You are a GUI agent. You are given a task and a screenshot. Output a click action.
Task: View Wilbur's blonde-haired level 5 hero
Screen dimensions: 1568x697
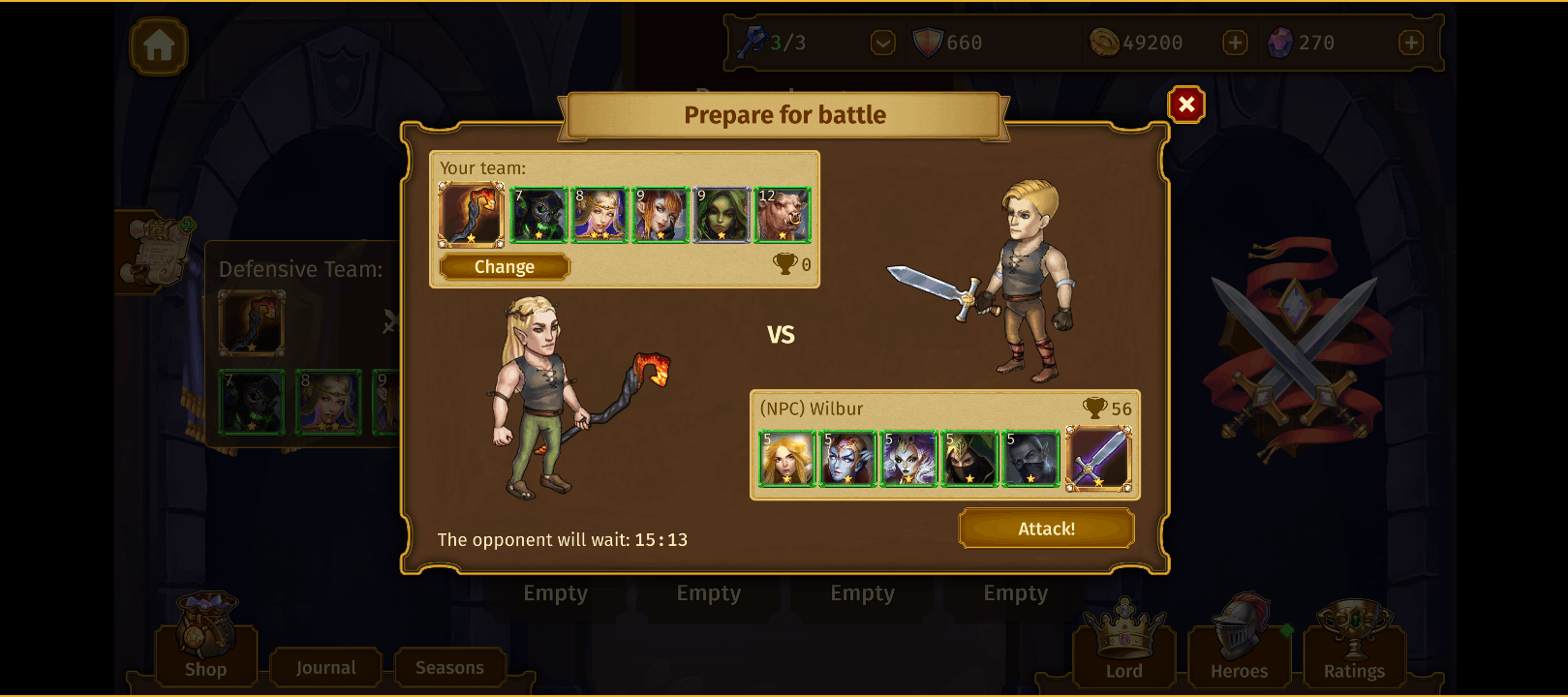pyautogui.click(x=787, y=459)
